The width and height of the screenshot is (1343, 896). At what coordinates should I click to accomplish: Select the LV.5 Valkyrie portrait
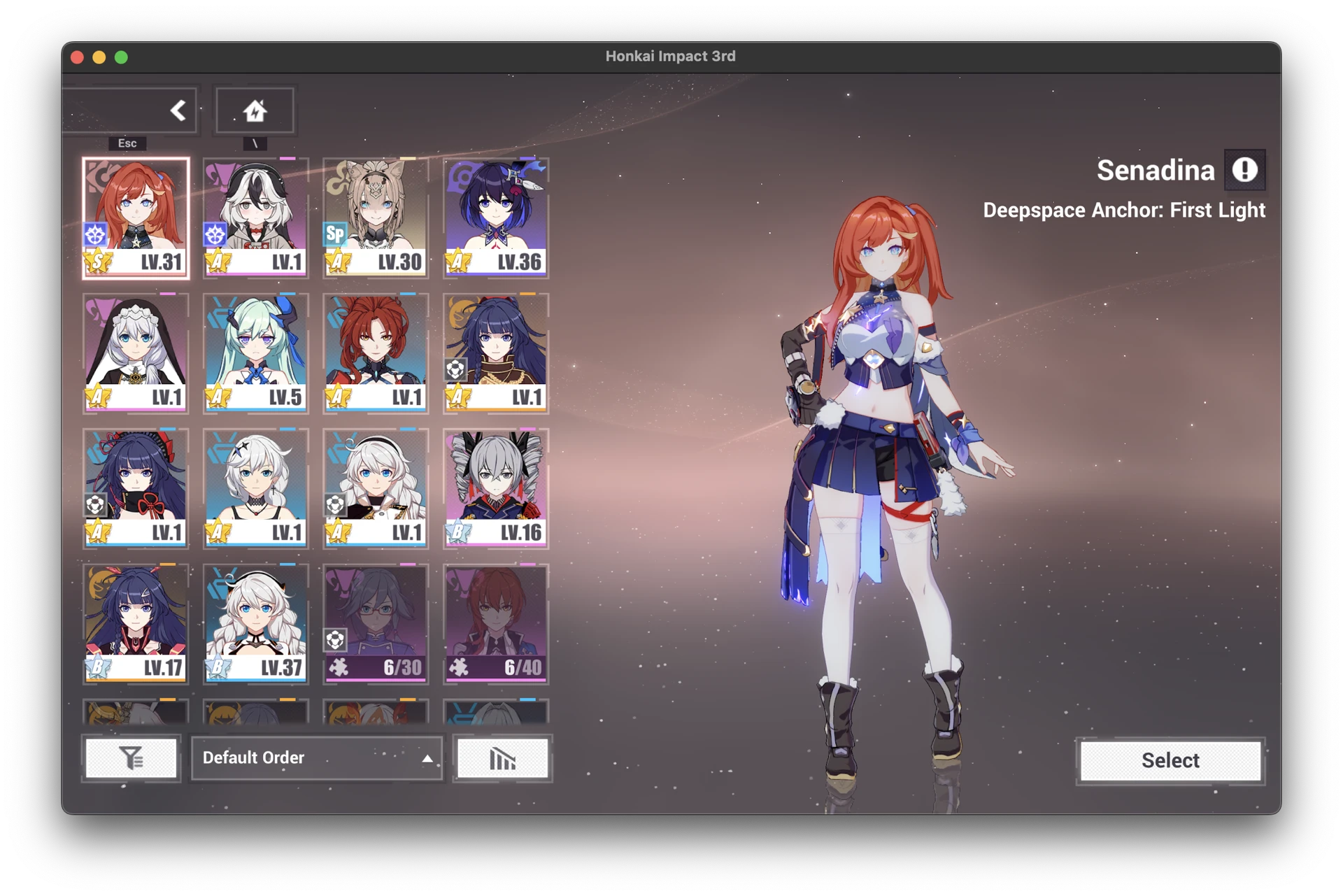click(255, 353)
